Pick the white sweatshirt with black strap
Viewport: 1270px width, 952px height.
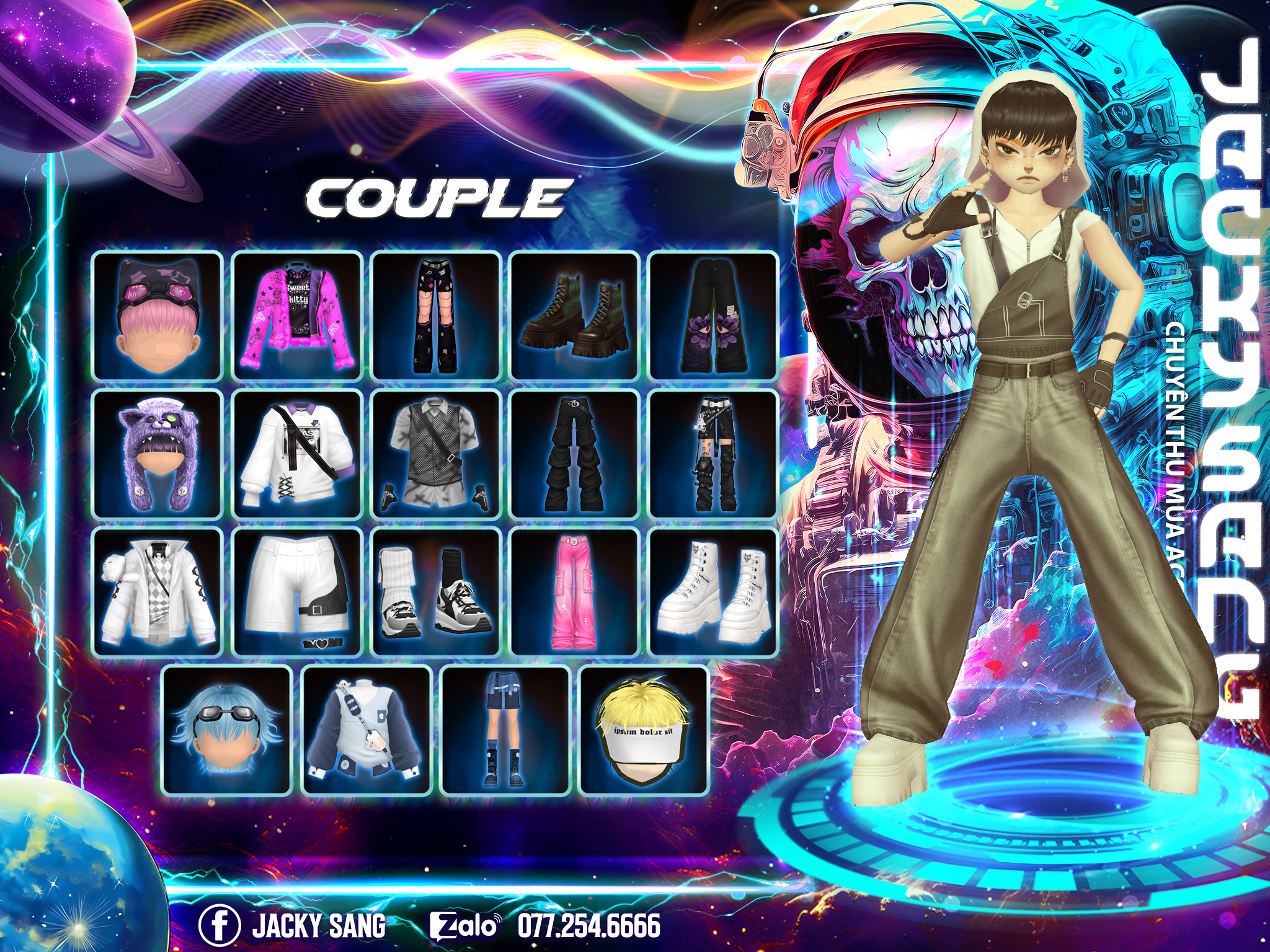pyautogui.click(x=297, y=454)
